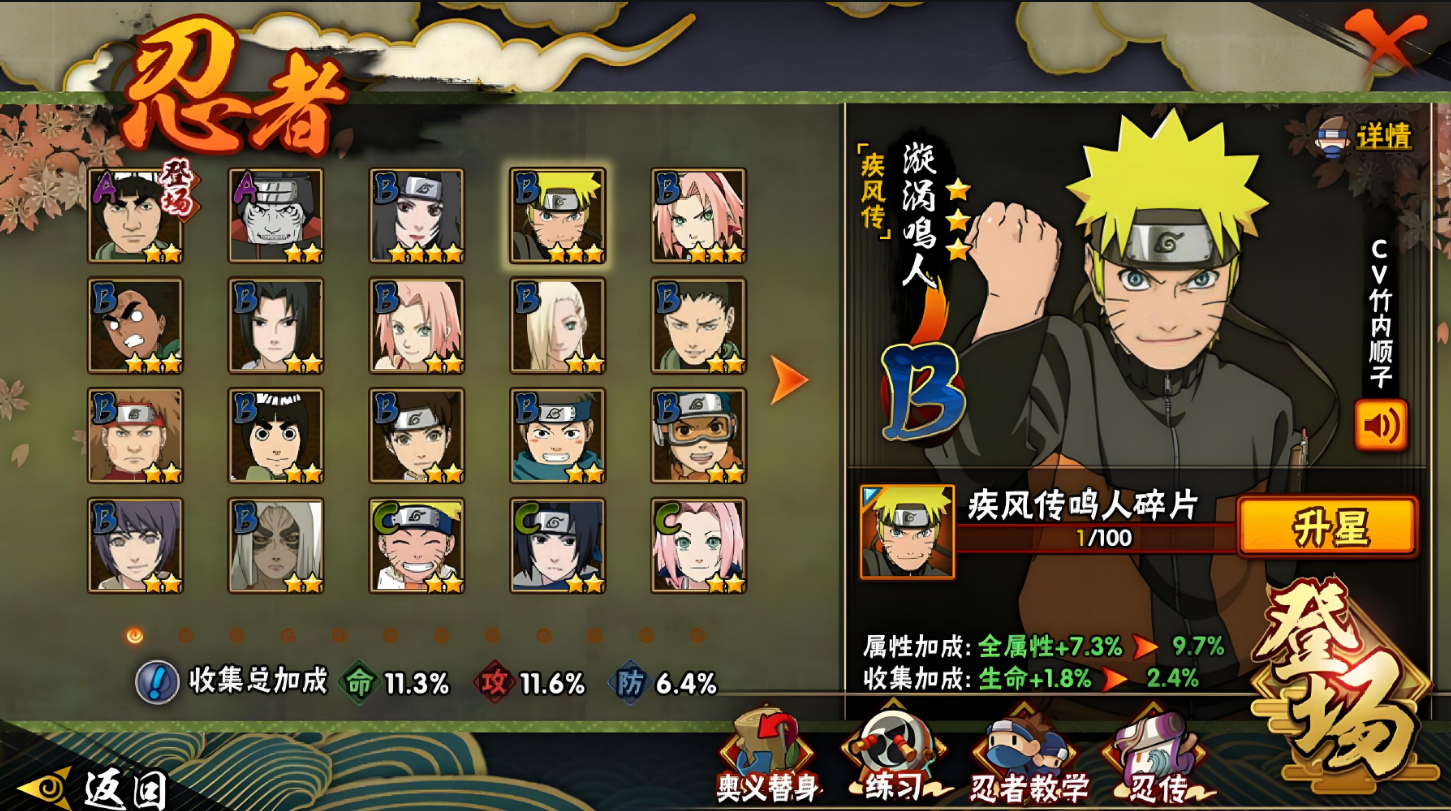Play the character voice sample
Screen dimensions: 1451x811
point(1380,425)
